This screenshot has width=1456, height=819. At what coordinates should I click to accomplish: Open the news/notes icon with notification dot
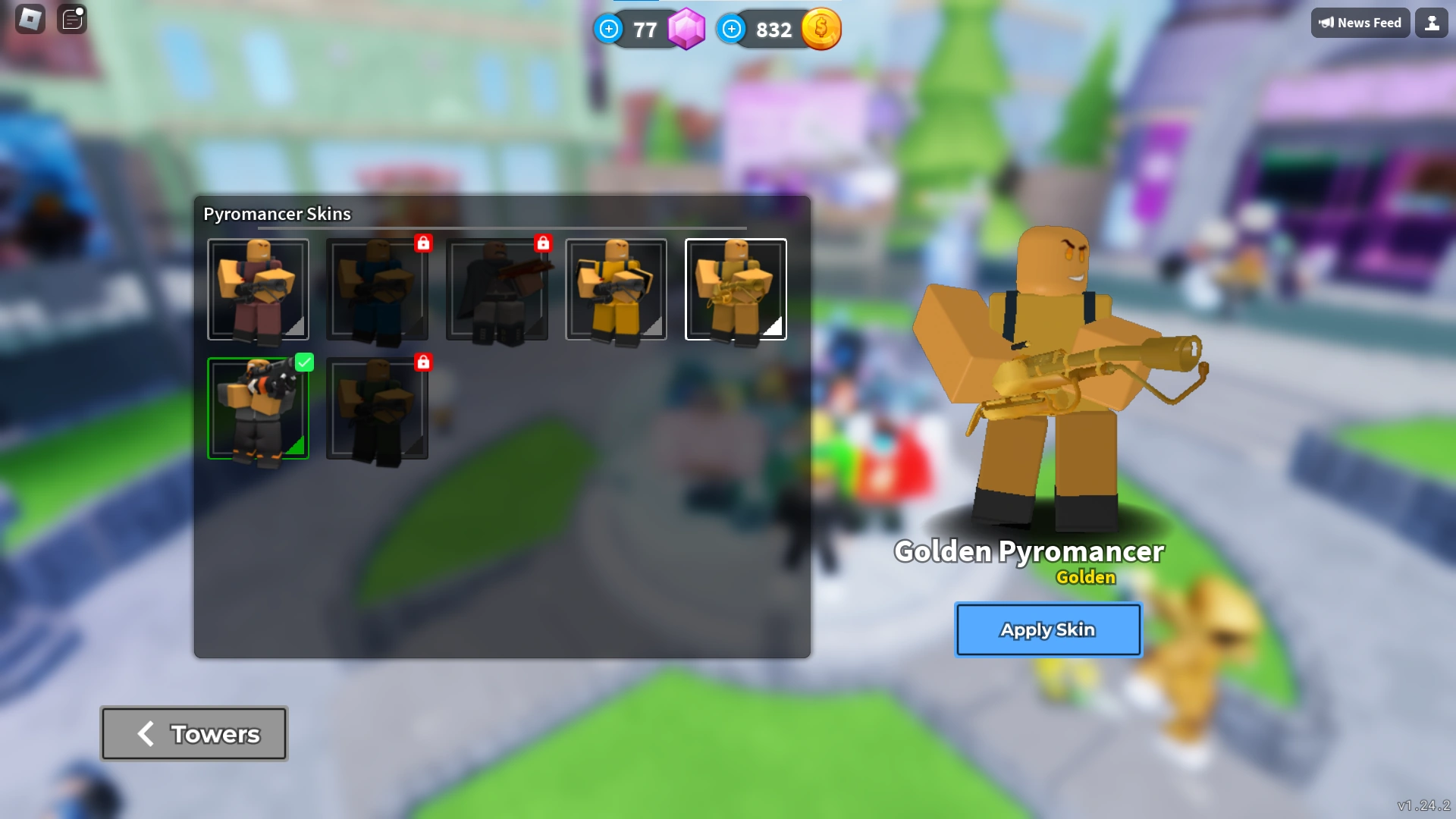[x=72, y=20]
